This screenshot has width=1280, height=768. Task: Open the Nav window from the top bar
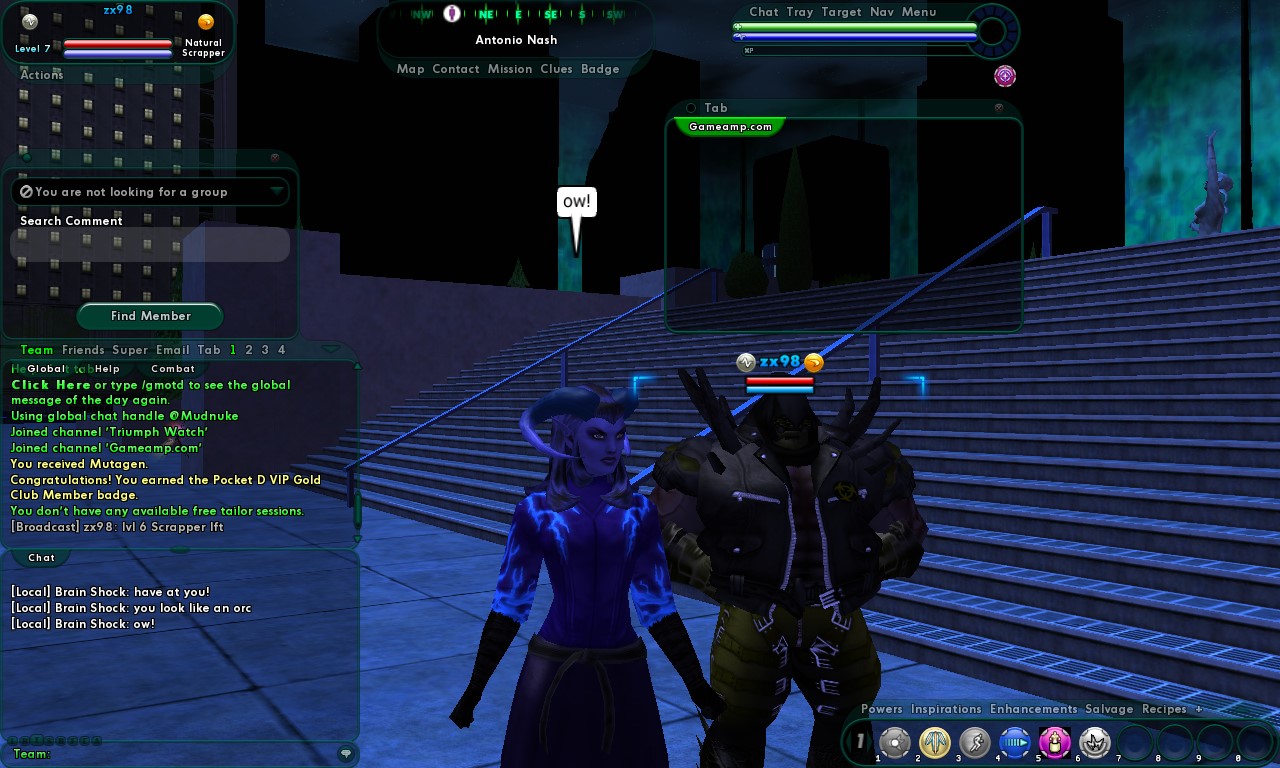pyautogui.click(x=882, y=12)
